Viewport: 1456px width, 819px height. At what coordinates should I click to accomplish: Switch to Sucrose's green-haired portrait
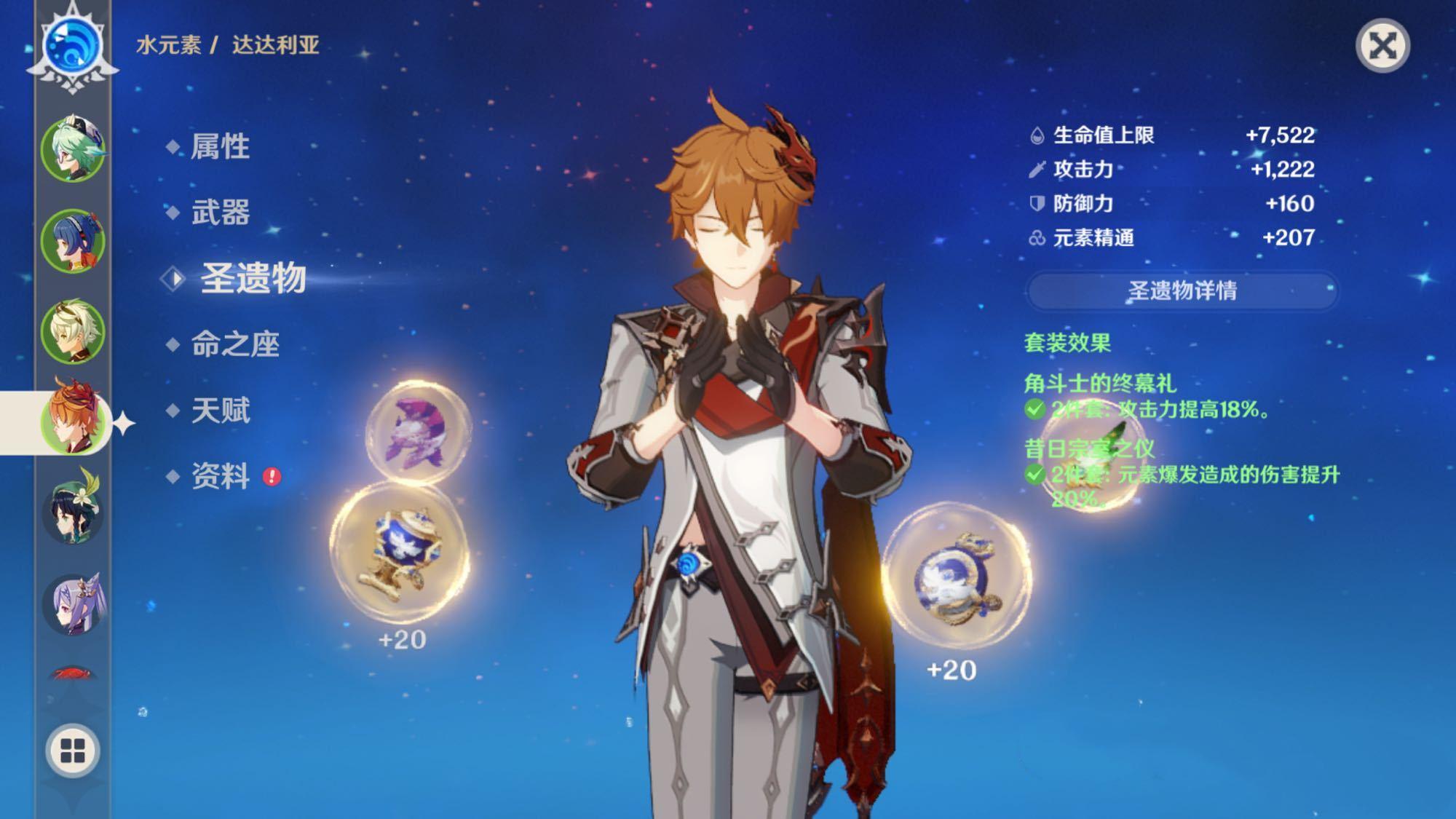[73, 151]
